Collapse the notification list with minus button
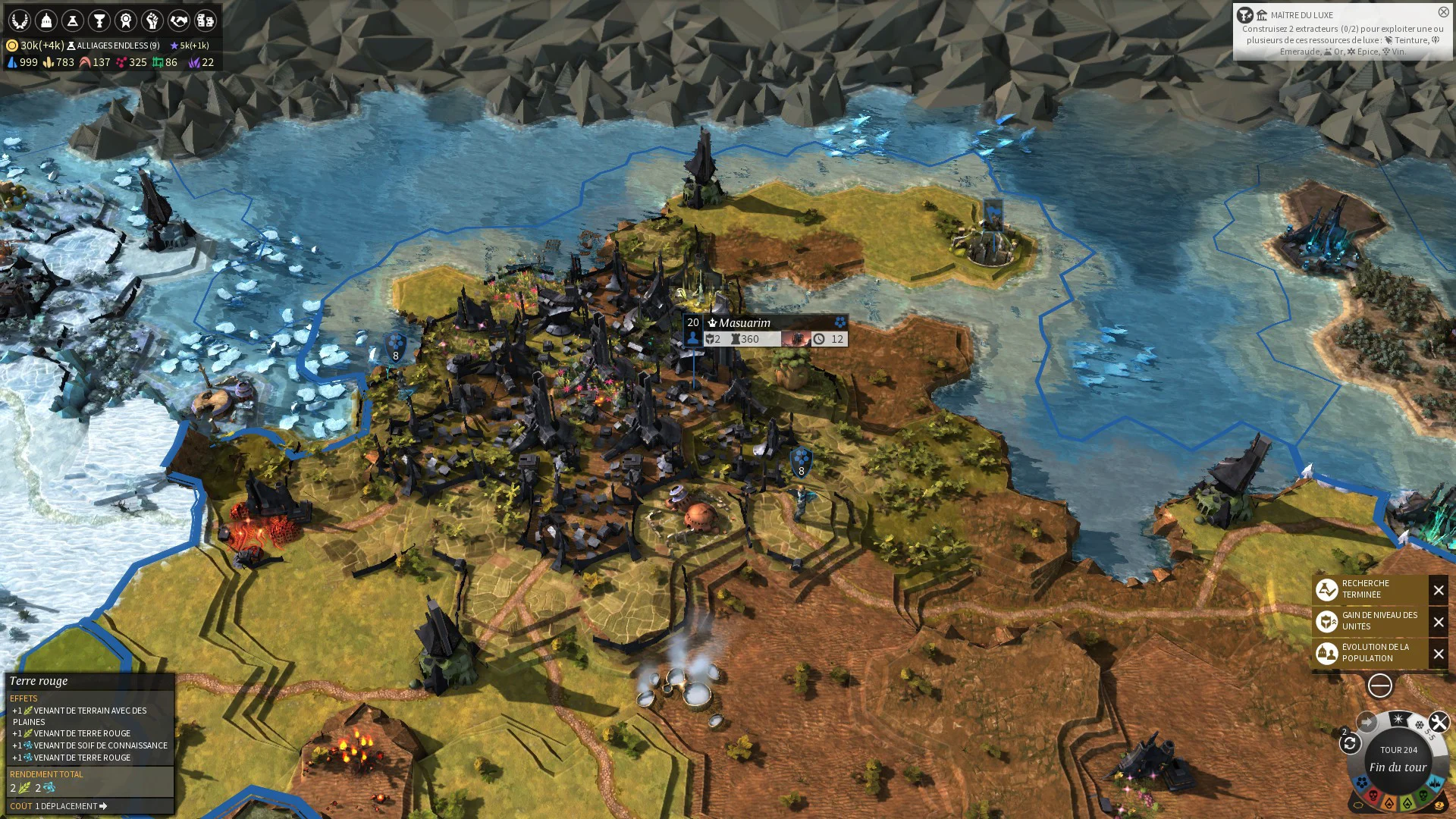 click(x=1379, y=686)
